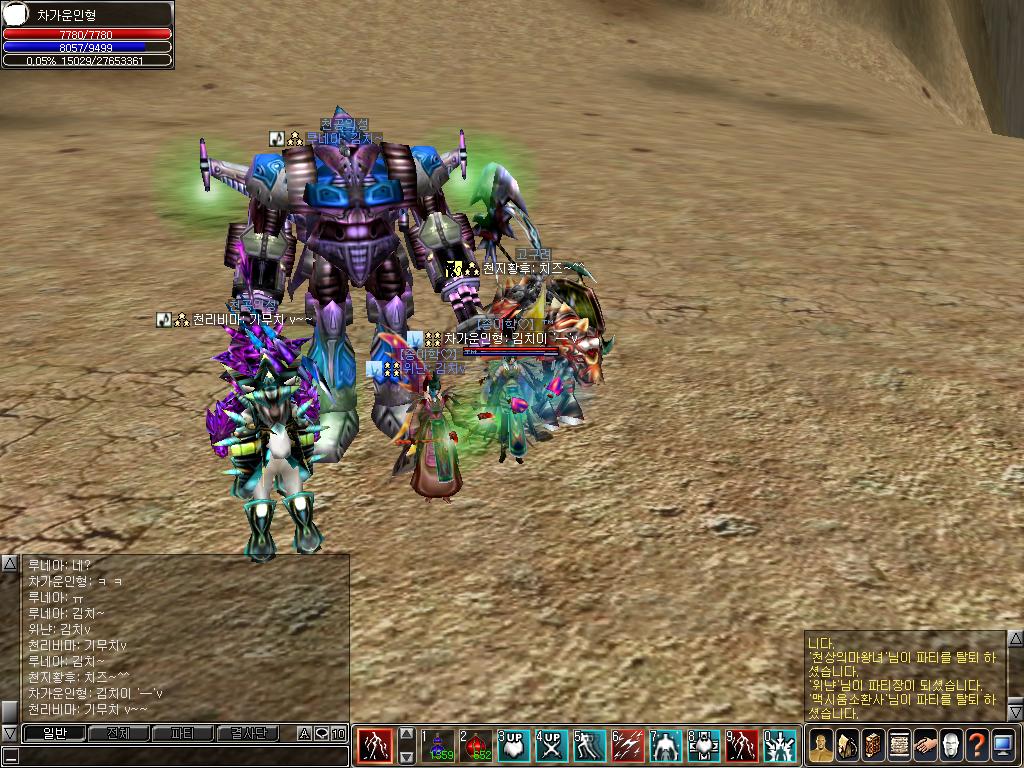The width and height of the screenshot is (1024, 768).
Task: Open the 파티 chat tab
Action: coord(183,733)
